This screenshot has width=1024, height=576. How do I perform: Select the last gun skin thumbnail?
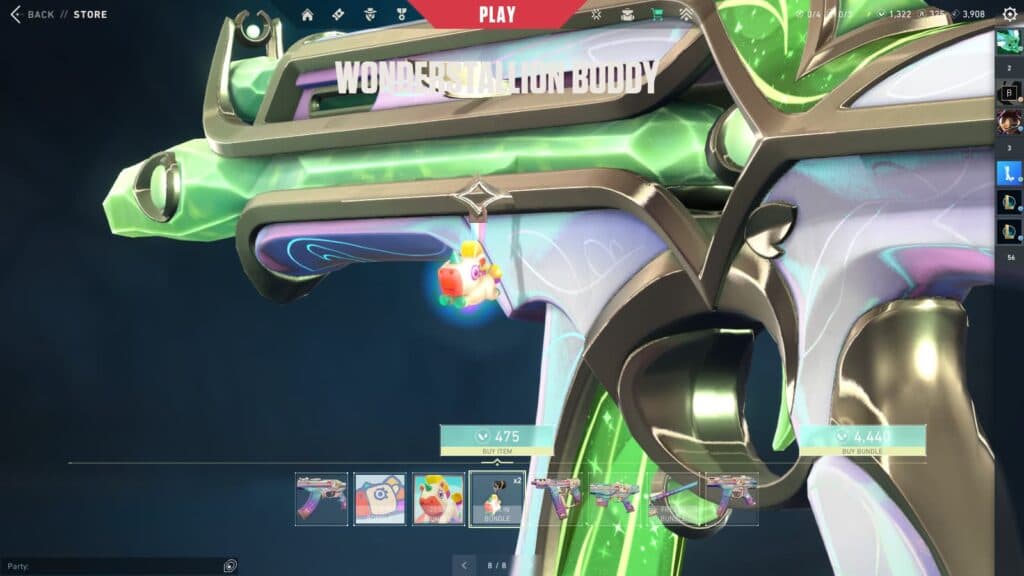(732, 499)
